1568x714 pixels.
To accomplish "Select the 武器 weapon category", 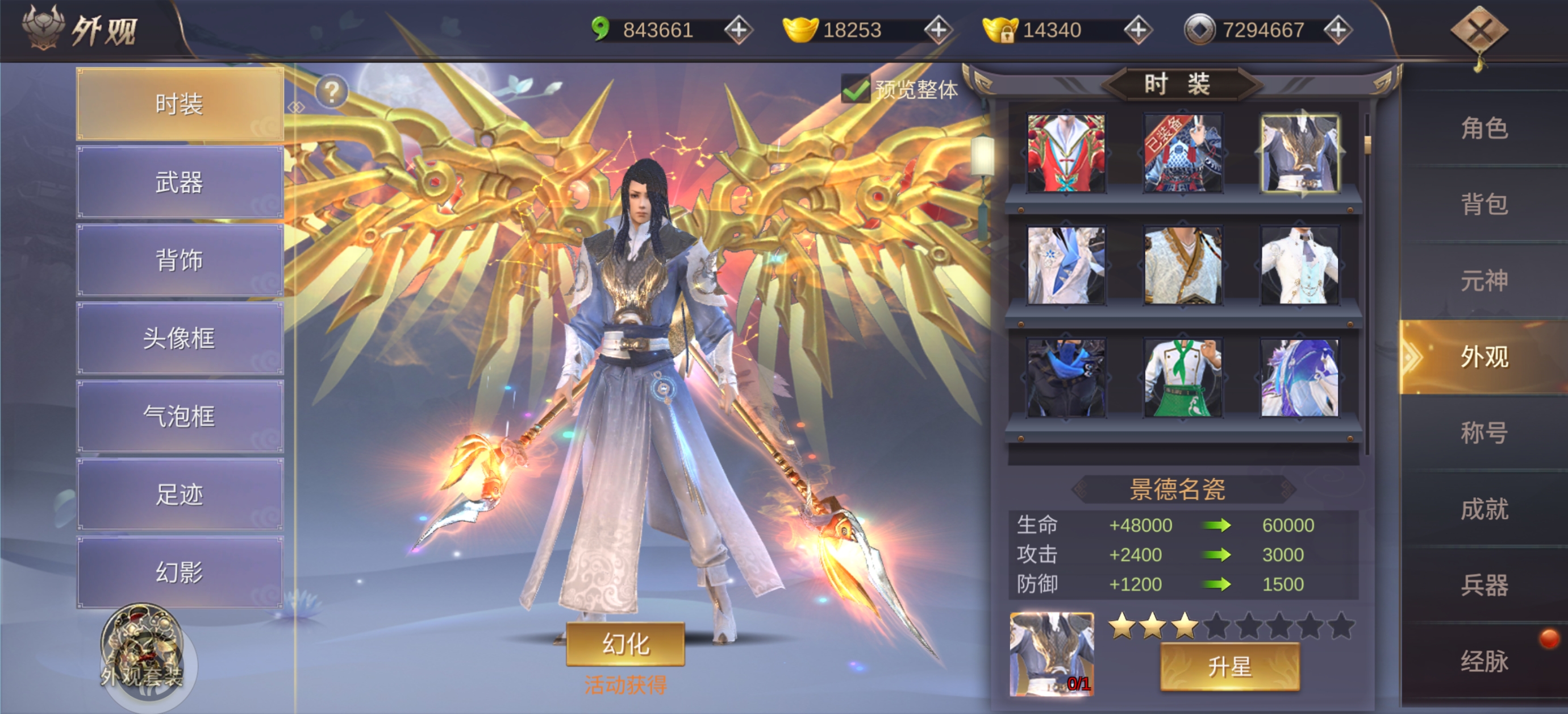I will click(180, 182).
